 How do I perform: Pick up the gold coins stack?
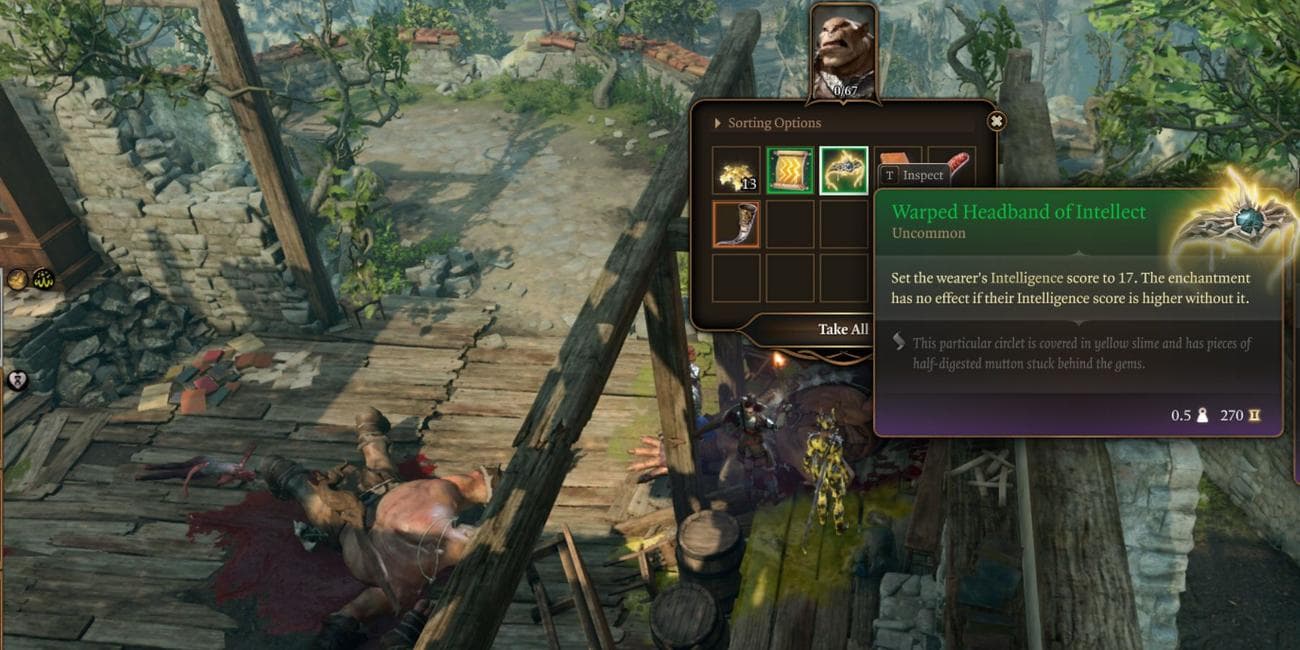pos(736,171)
